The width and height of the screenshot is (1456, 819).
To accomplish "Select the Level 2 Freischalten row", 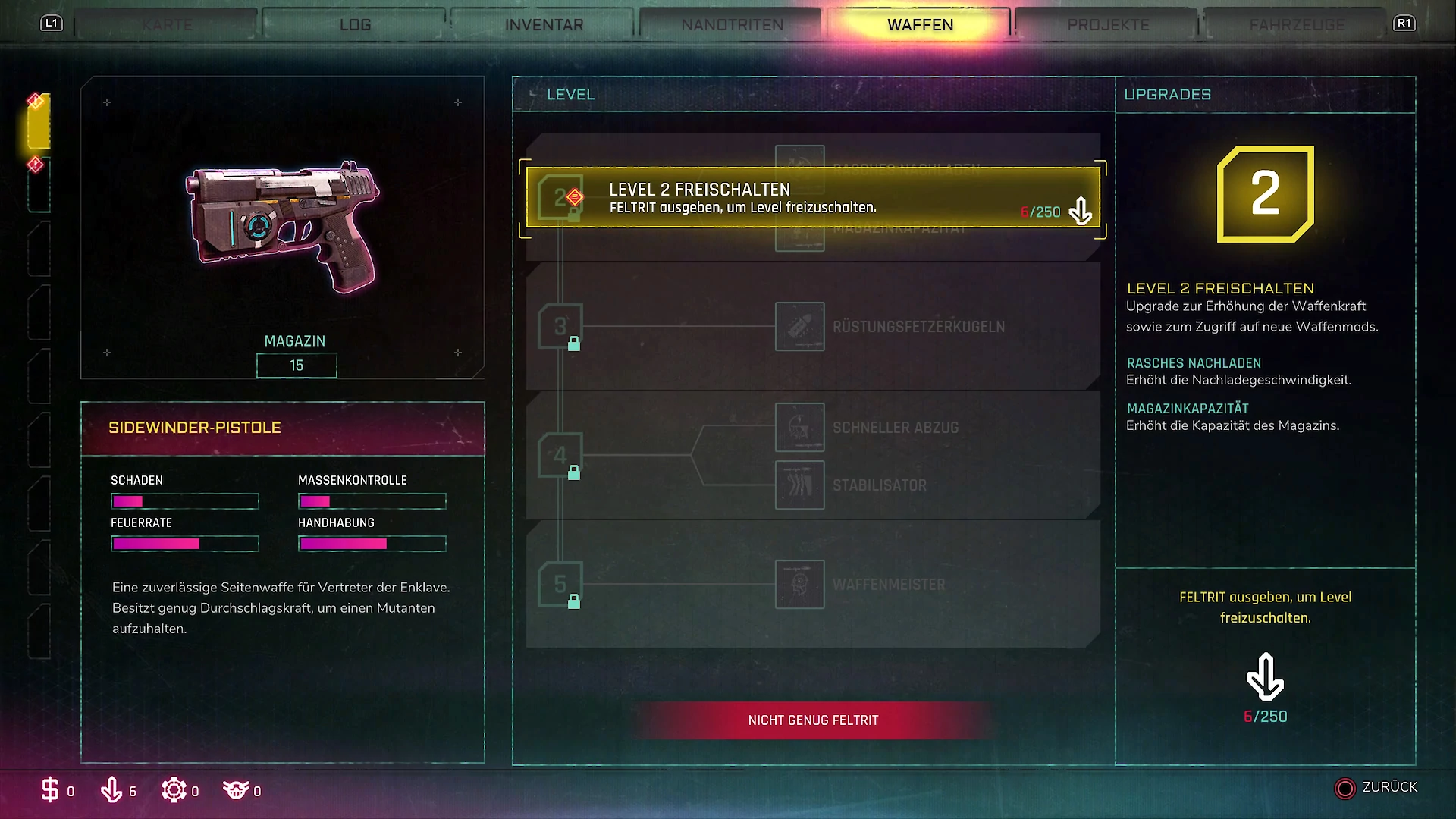I will coord(812,197).
